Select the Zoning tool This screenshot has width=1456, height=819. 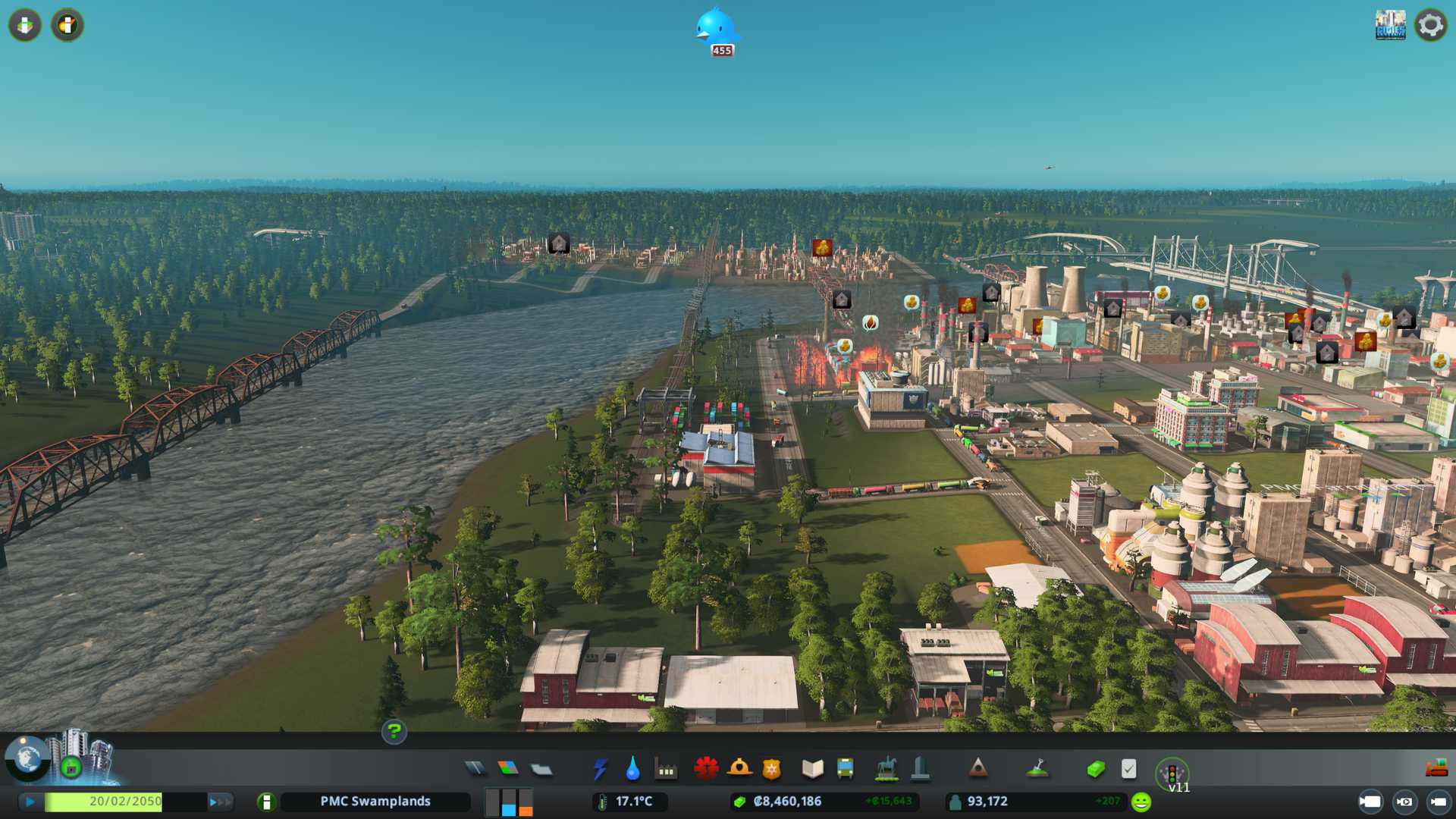tap(508, 769)
